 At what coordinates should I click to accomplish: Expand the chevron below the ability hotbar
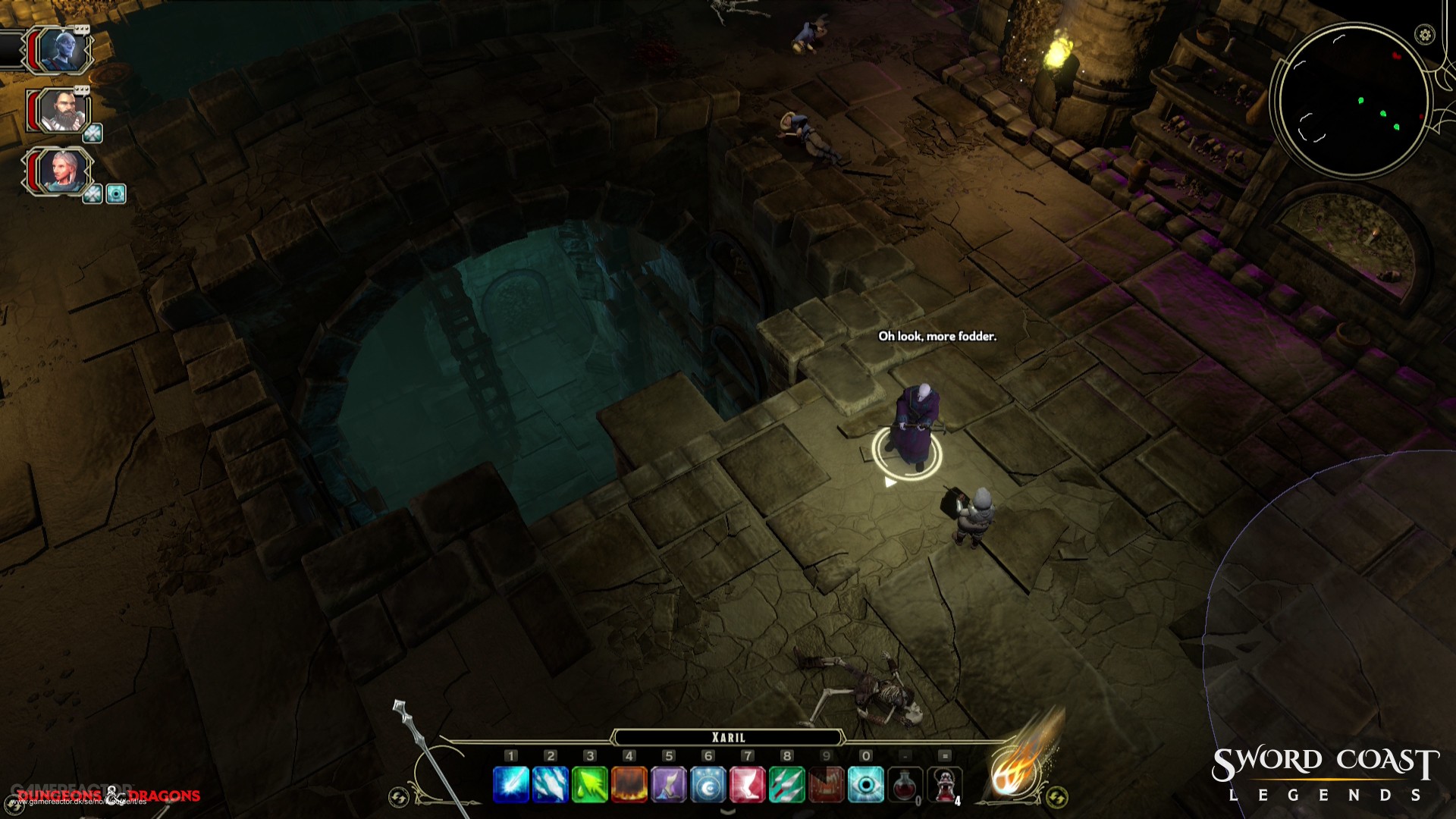(726, 812)
